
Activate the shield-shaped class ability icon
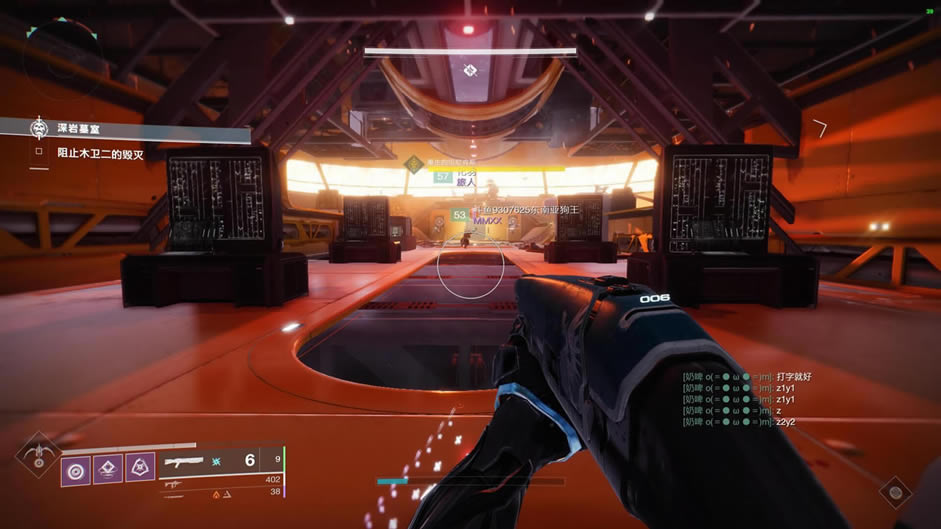(140, 469)
